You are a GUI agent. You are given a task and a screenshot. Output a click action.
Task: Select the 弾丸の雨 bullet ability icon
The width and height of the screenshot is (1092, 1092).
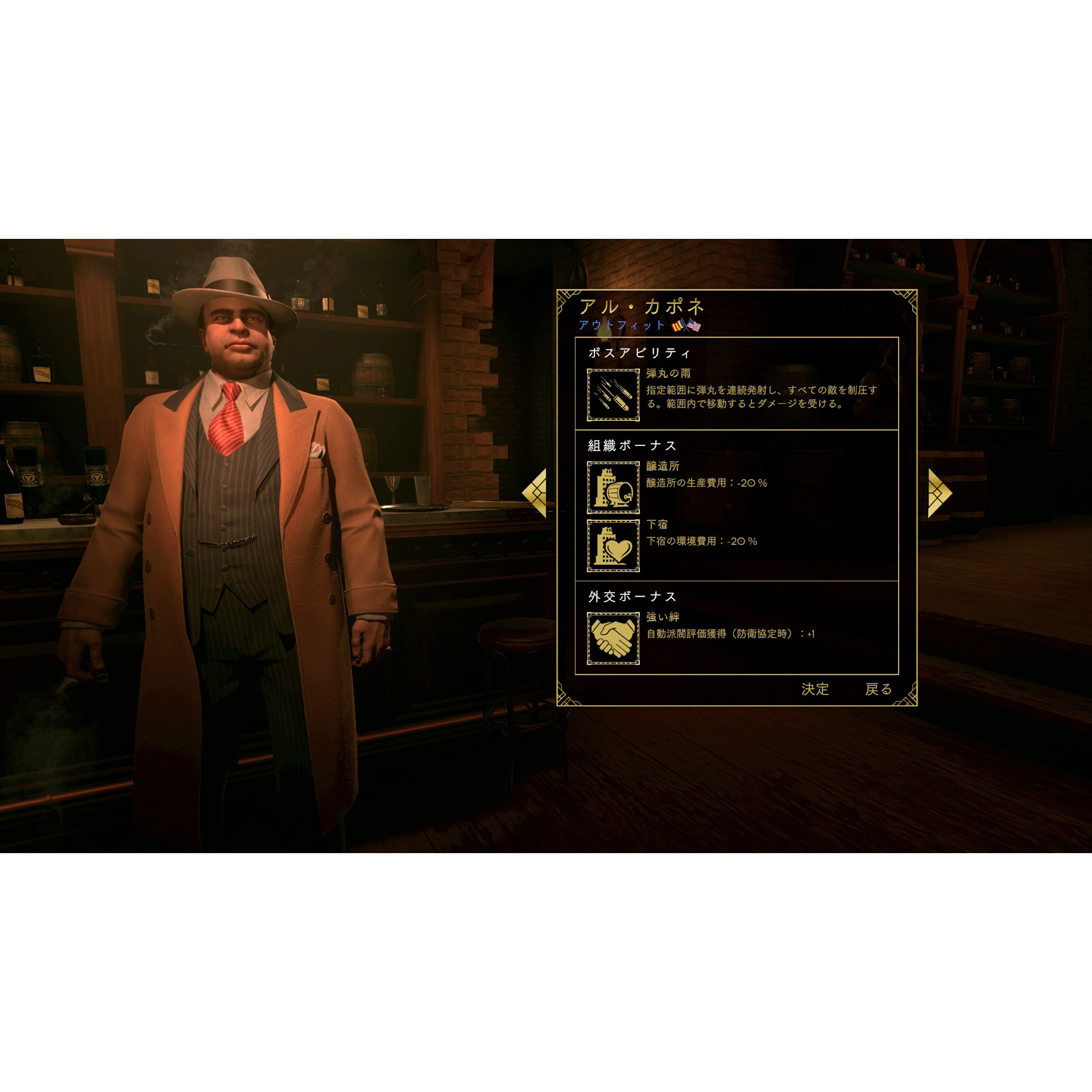(613, 395)
